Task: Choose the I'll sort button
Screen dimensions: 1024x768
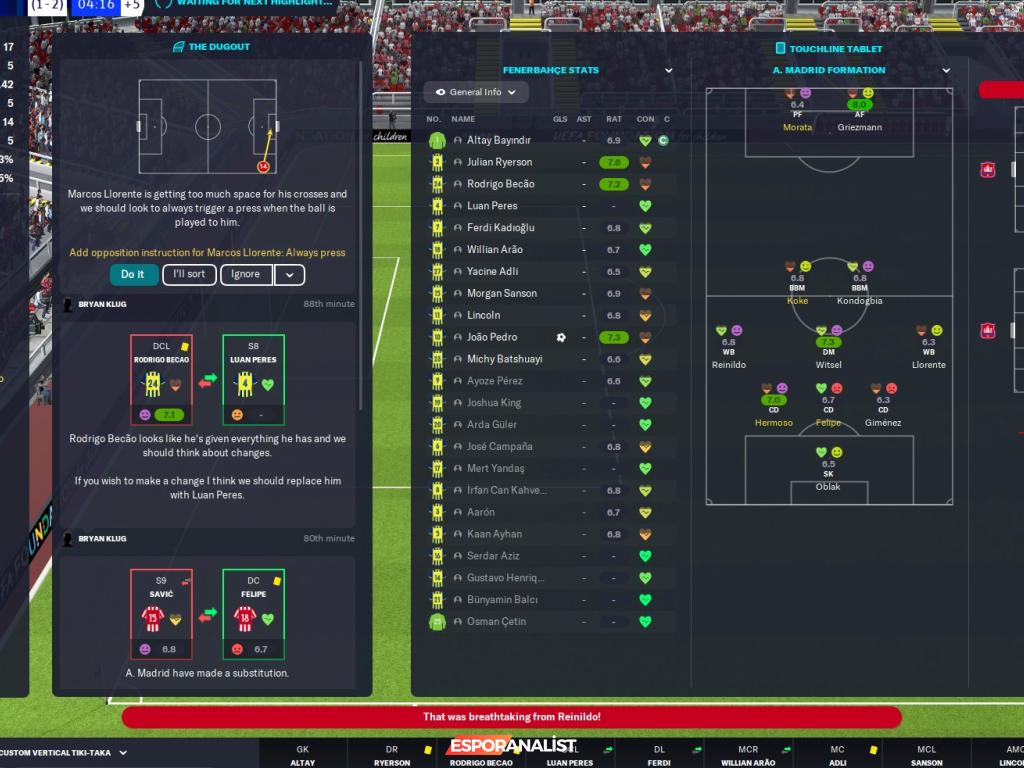Action: click(189, 275)
